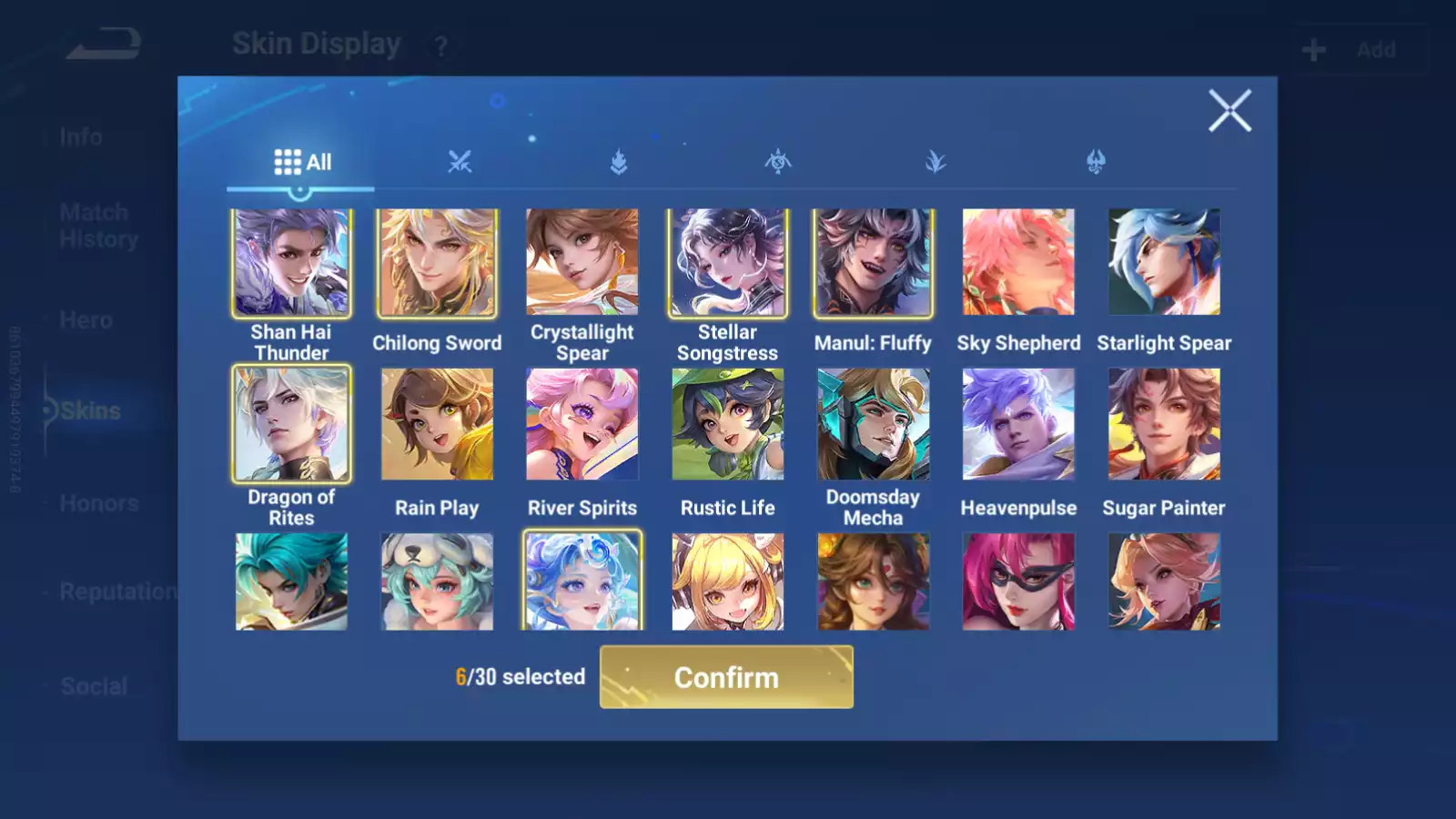1456x819 pixels.
Task: Pick the Sugar Painter skin
Action: [1164, 424]
